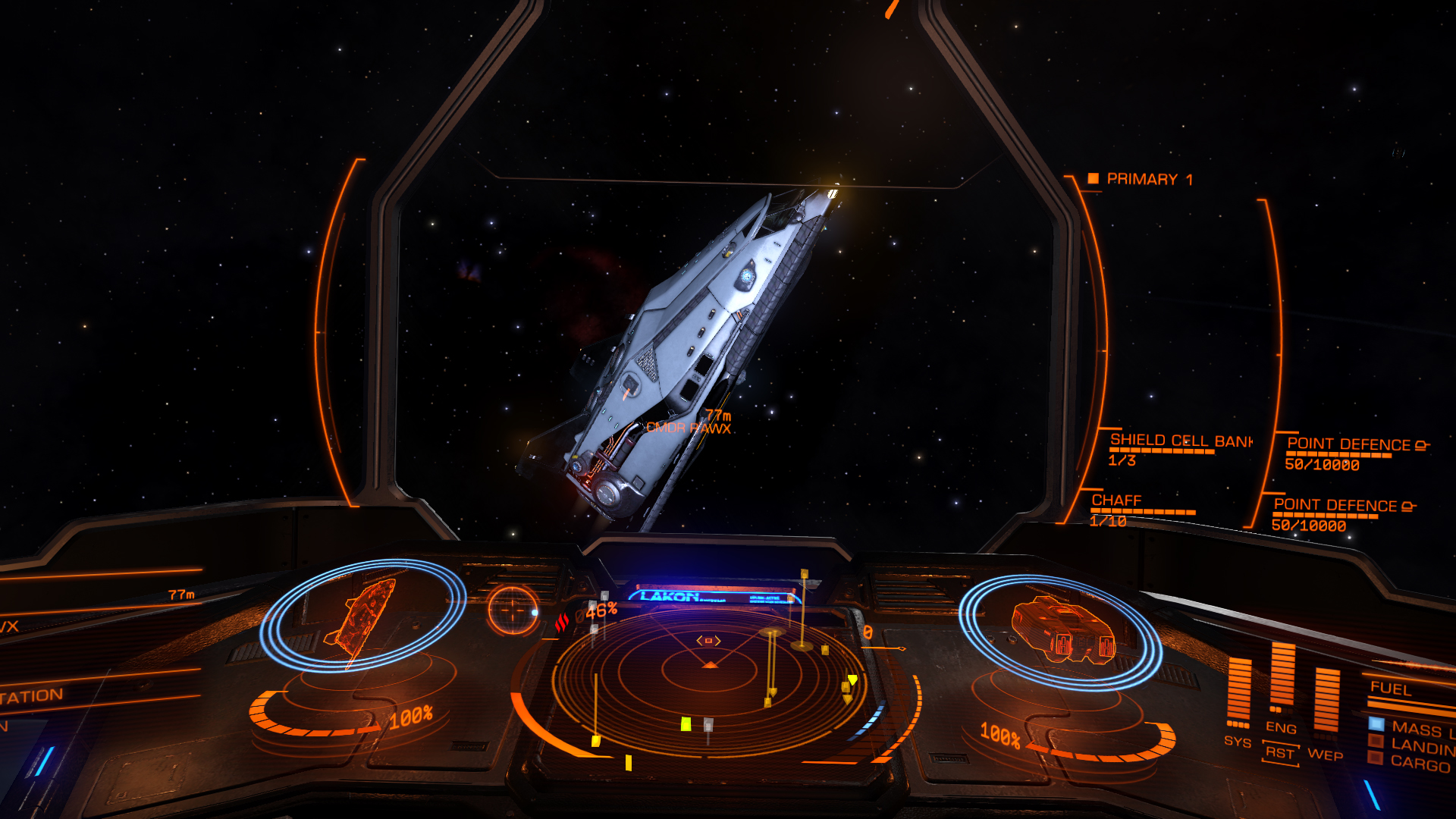Select the Chaff launcher entry
Image resolution: width=1456 pixels, height=819 pixels.
pyautogui.click(x=1116, y=500)
